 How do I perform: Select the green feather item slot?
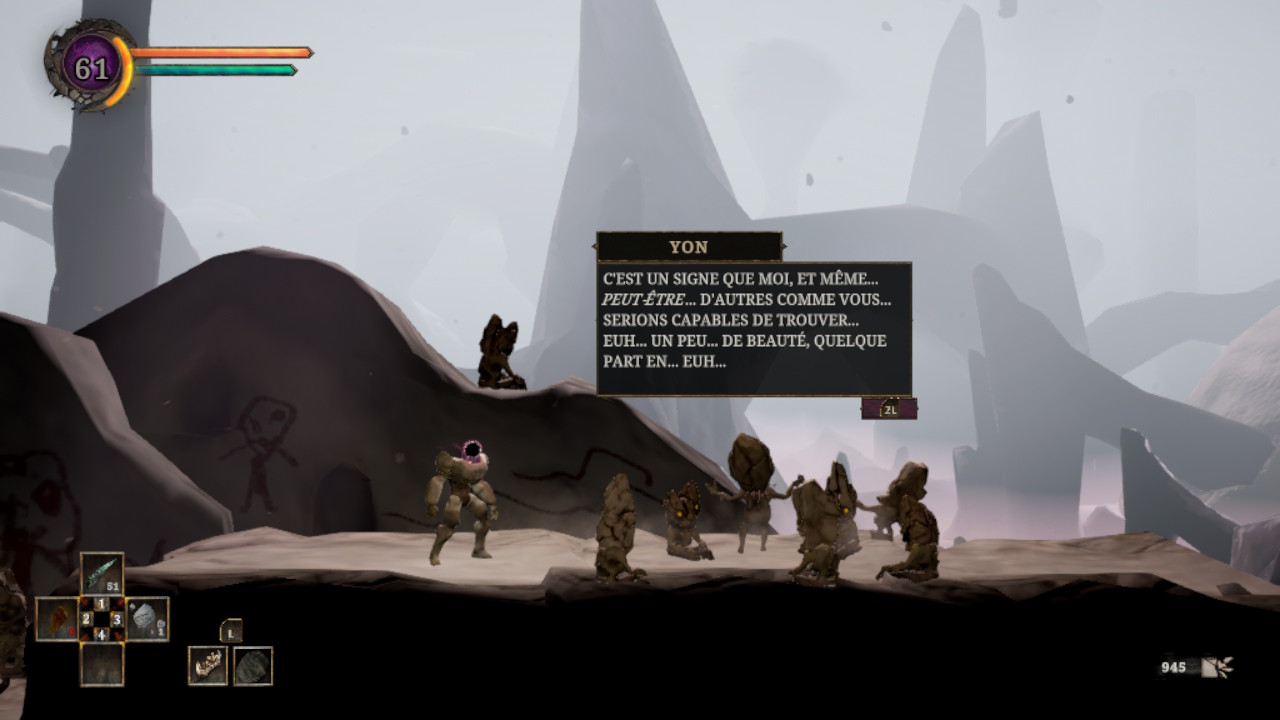102,574
